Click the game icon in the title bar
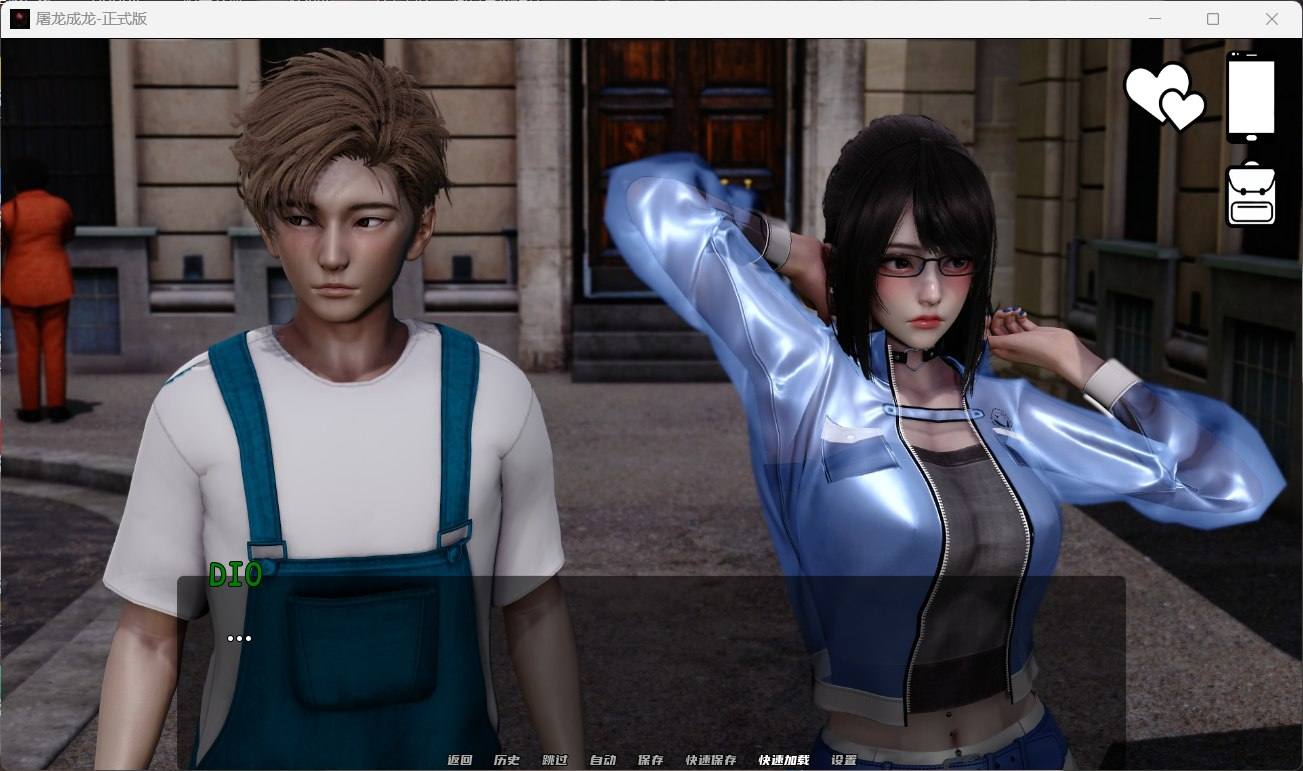This screenshot has height=771, width=1303. (x=19, y=19)
